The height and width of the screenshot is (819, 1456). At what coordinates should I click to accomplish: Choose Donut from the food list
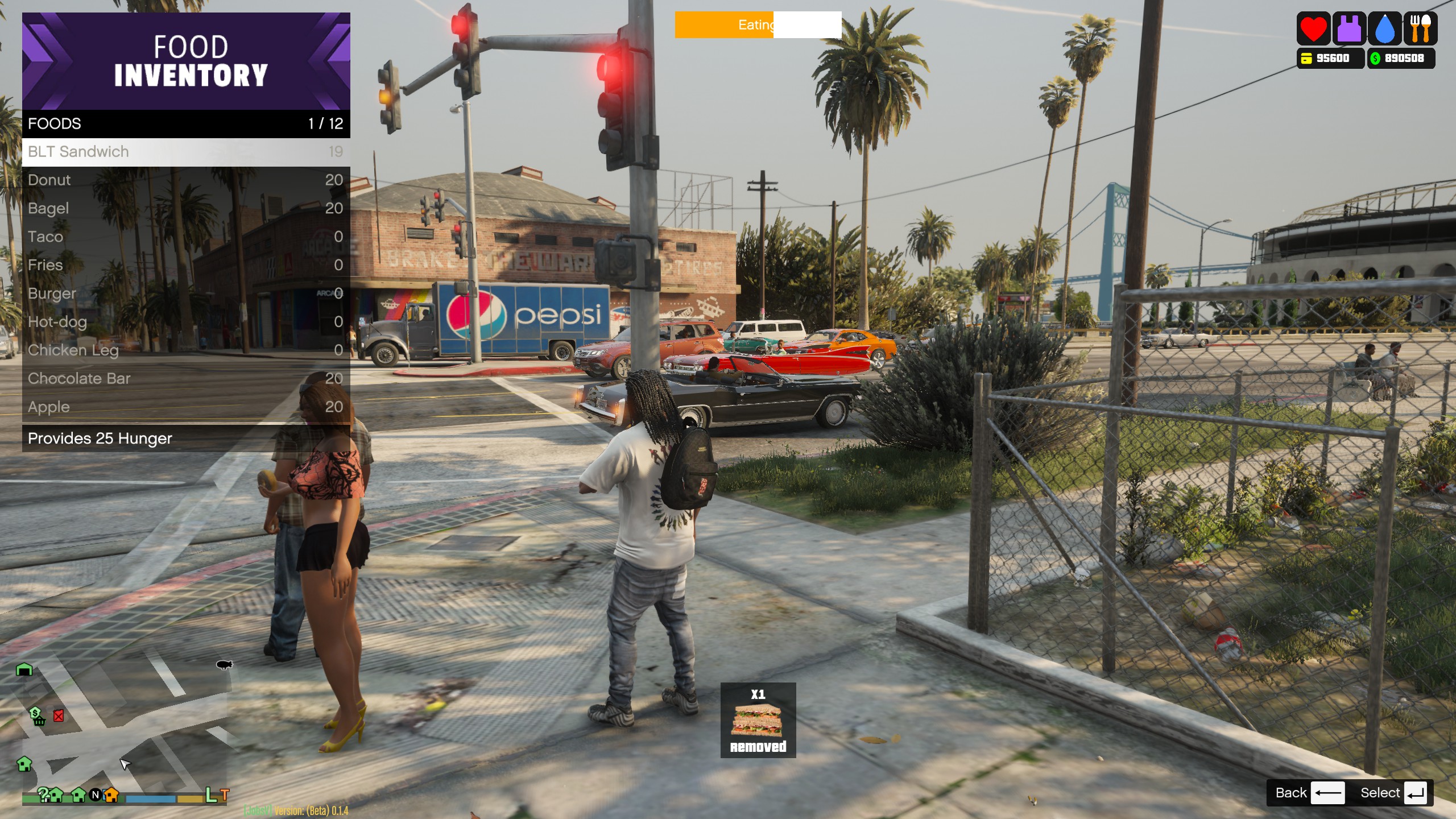coord(185,180)
